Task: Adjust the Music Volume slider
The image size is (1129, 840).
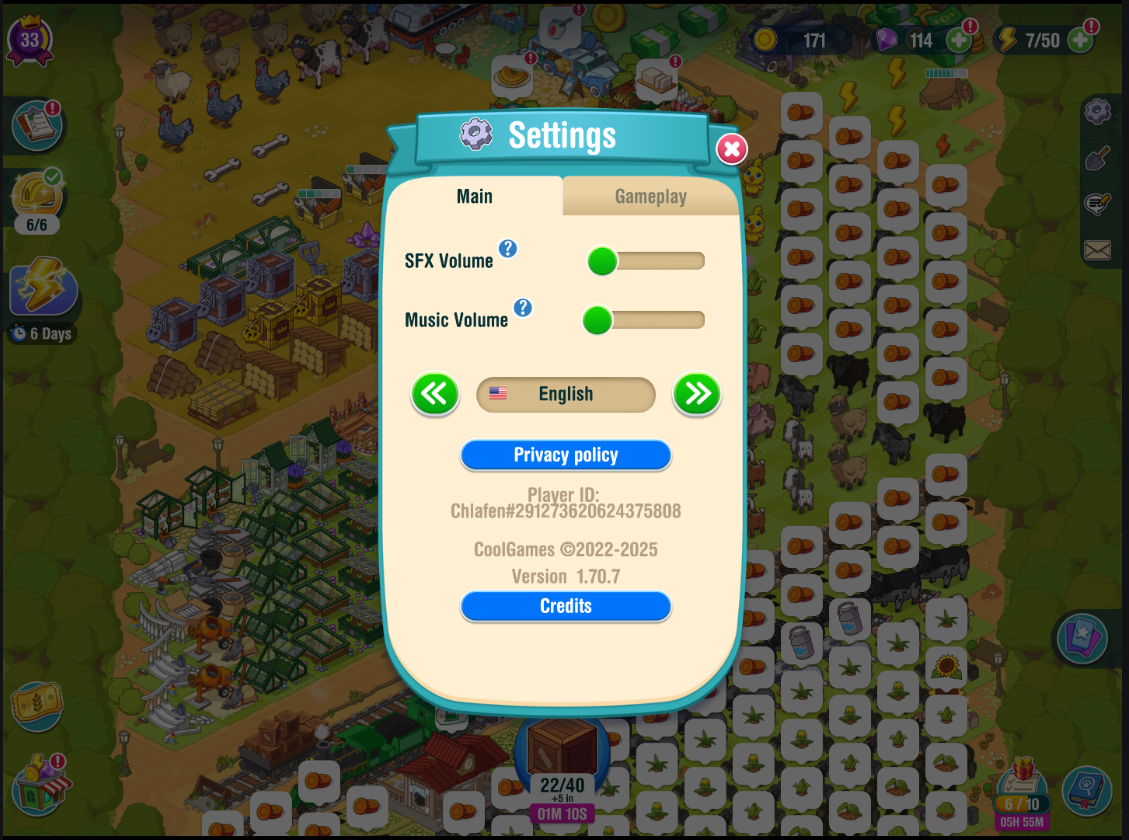Action: pos(597,320)
